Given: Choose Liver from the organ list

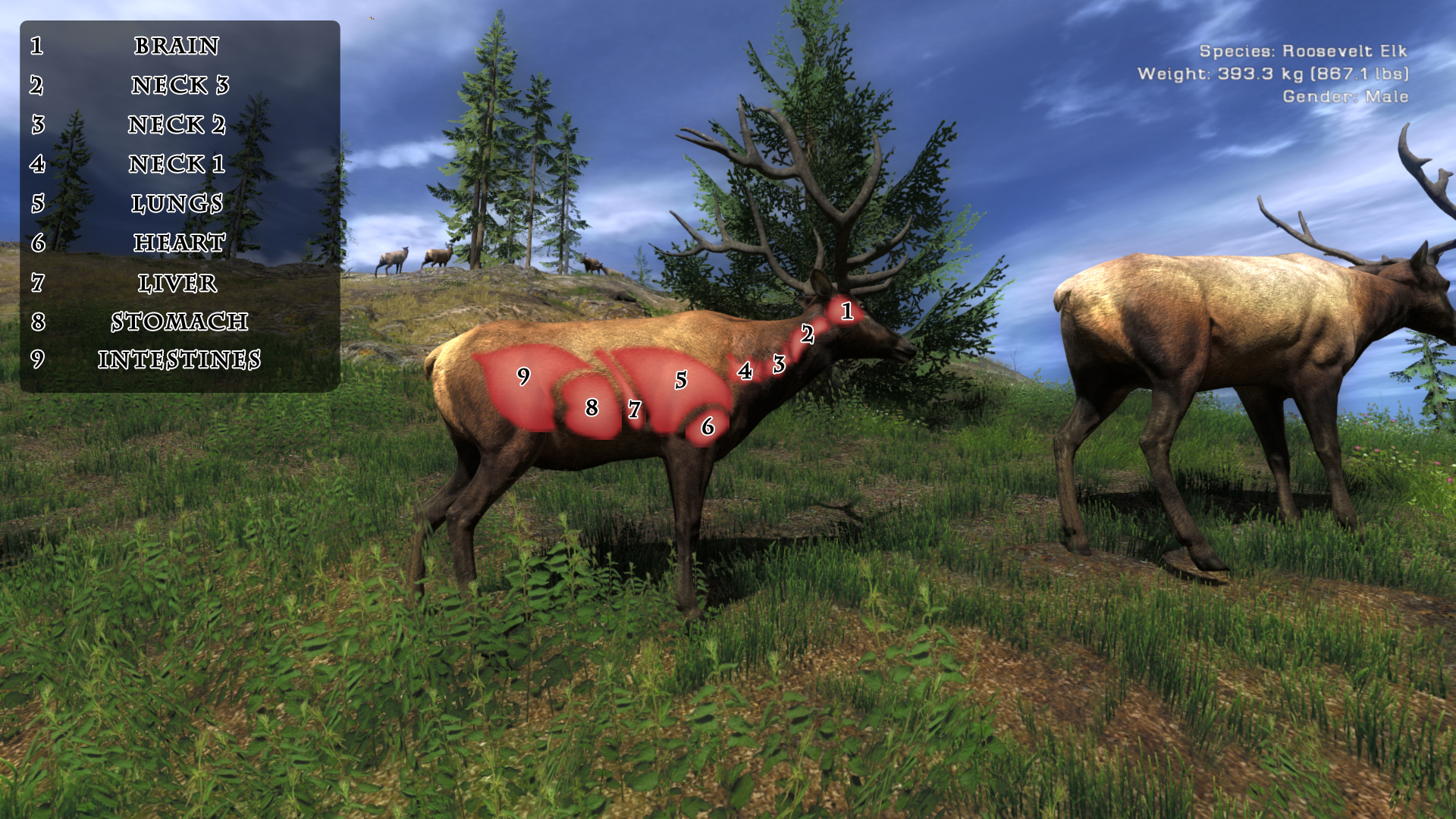Looking at the screenshot, I should (x=177, y=283).
